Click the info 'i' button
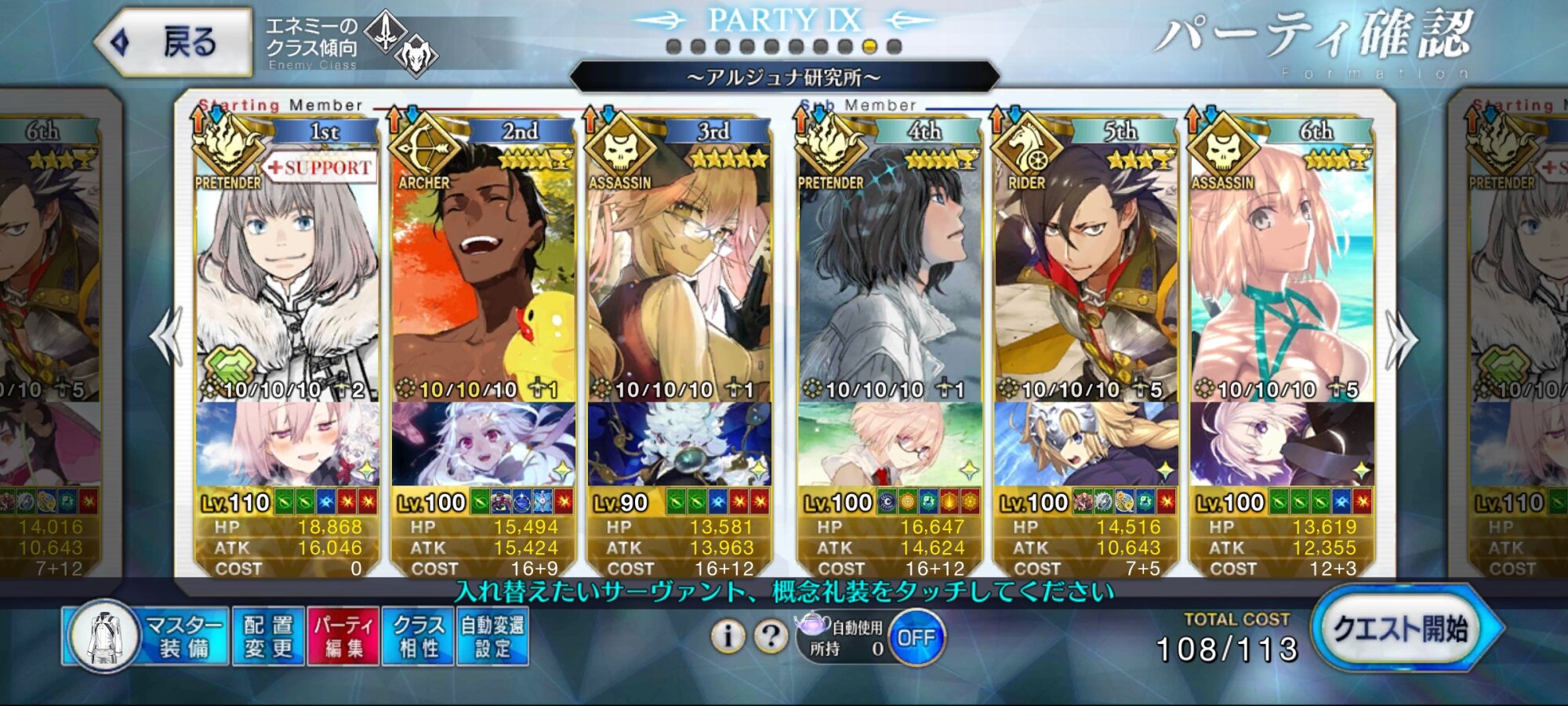Screen dimensions: 1568x706 click(x=728, y=636)
